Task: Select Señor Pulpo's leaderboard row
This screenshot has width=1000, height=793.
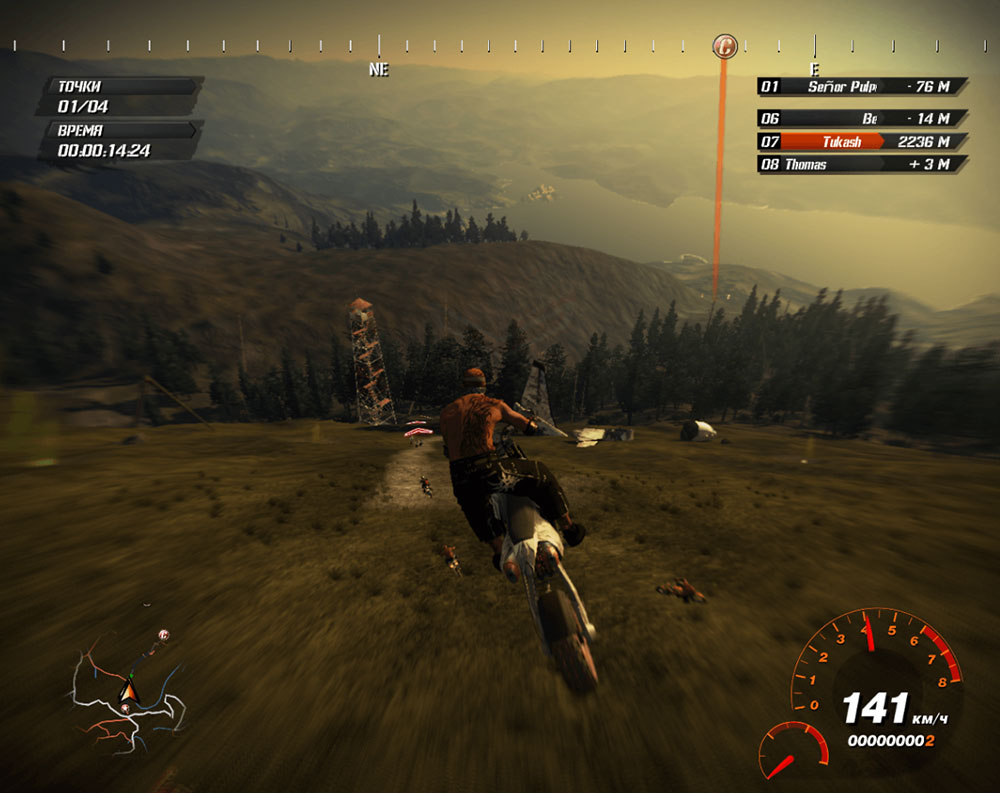Action: pyautogui.click(x=863, y=87)
